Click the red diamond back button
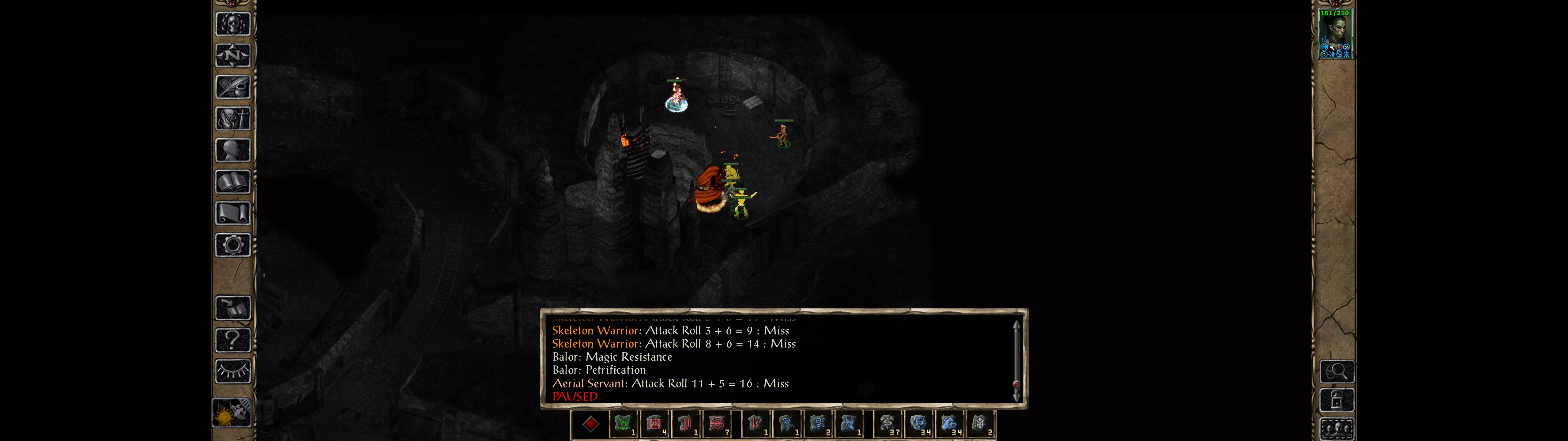 (590, 424)
